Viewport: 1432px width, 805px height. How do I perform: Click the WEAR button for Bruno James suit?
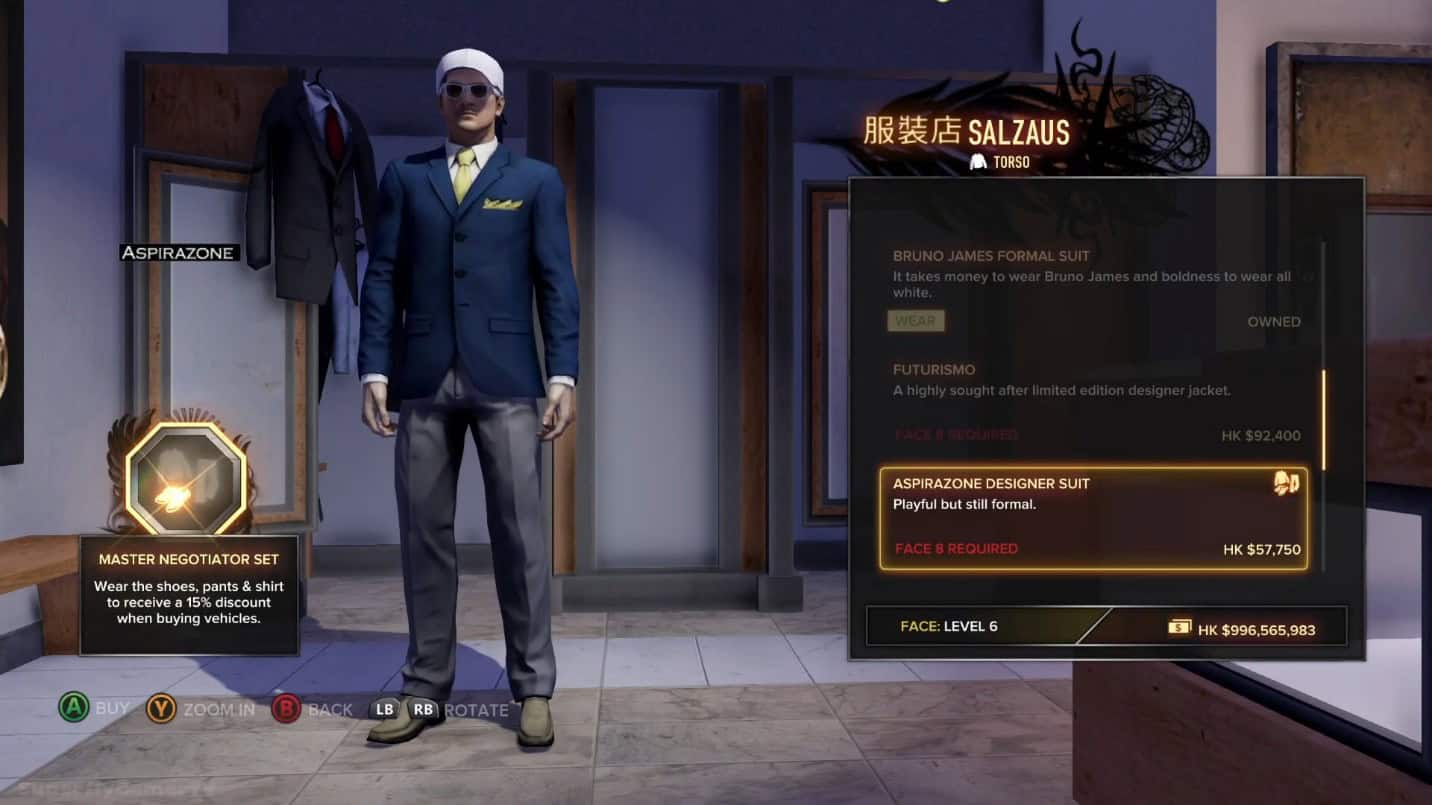[916, 321]
